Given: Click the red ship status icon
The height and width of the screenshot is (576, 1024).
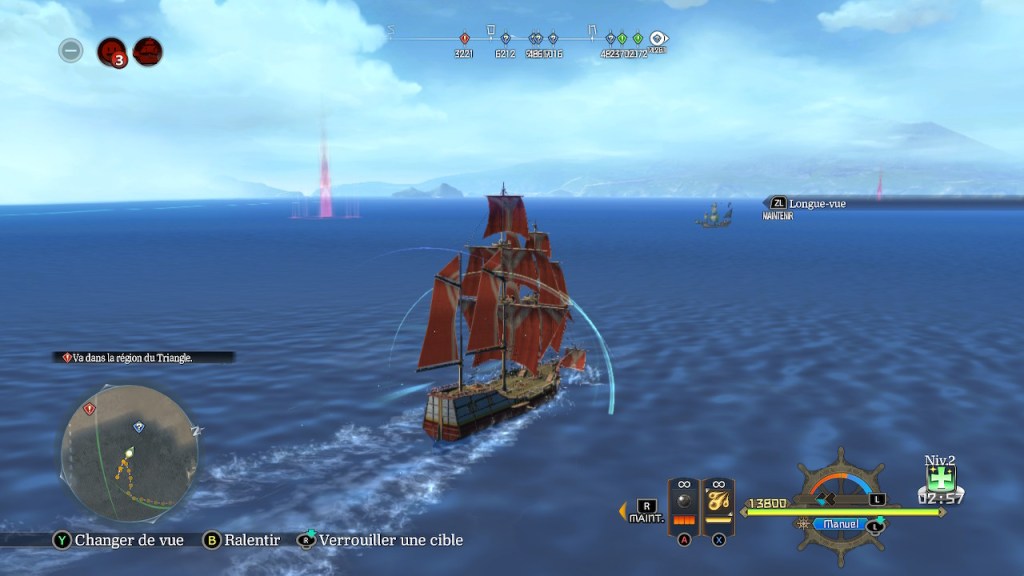Looking at the screenshot, I should [x=148, y=51].
